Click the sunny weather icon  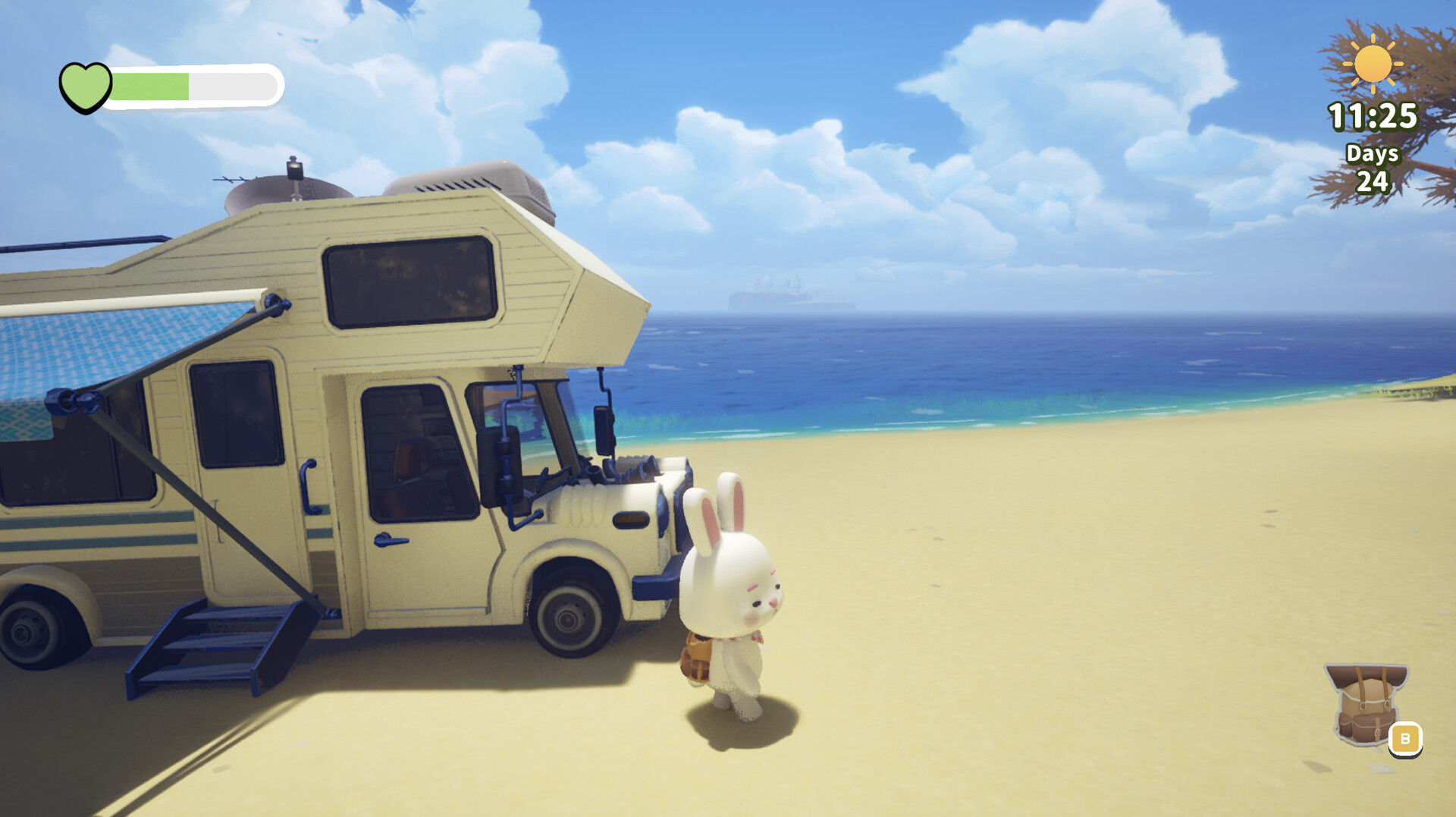tap(1373, 65)
